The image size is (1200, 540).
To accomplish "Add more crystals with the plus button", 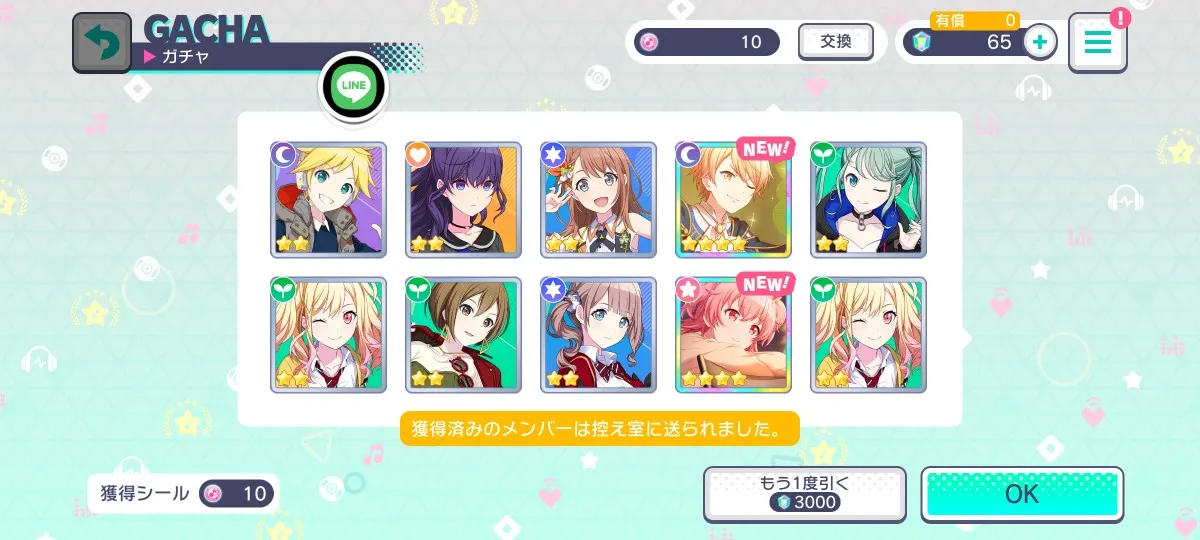I will [x=1040, y=42].
